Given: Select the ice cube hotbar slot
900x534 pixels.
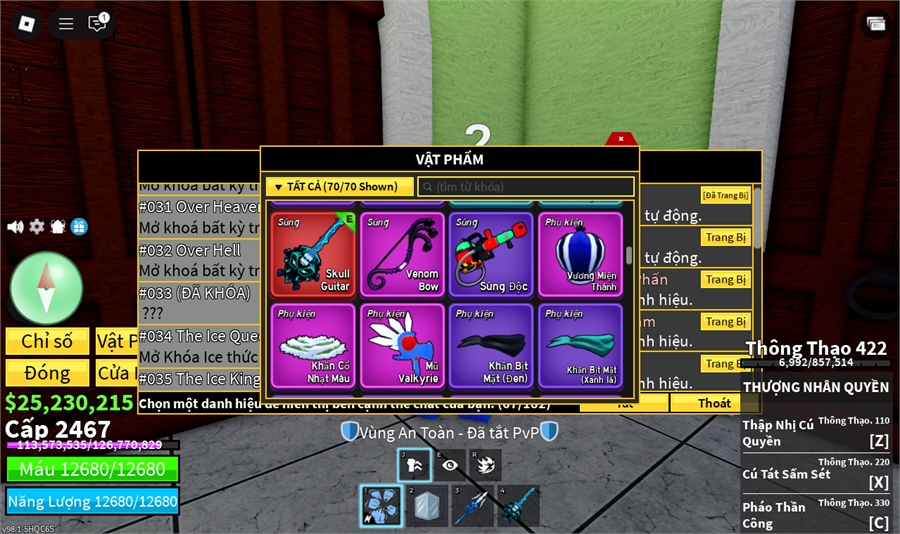Looking at the screenshot, I should click(x=424, y=506).
